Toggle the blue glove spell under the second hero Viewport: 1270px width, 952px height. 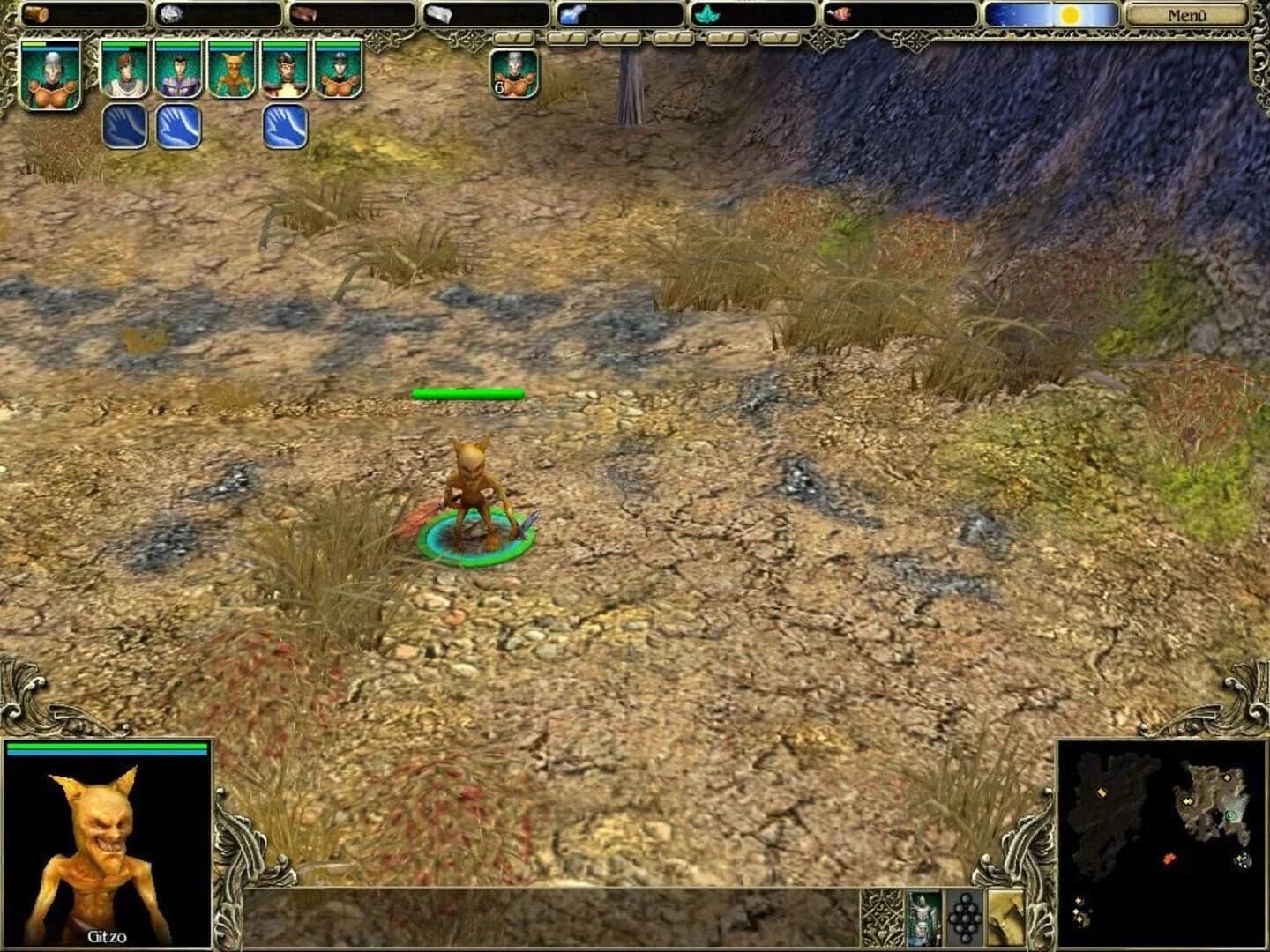click(123, 127)
